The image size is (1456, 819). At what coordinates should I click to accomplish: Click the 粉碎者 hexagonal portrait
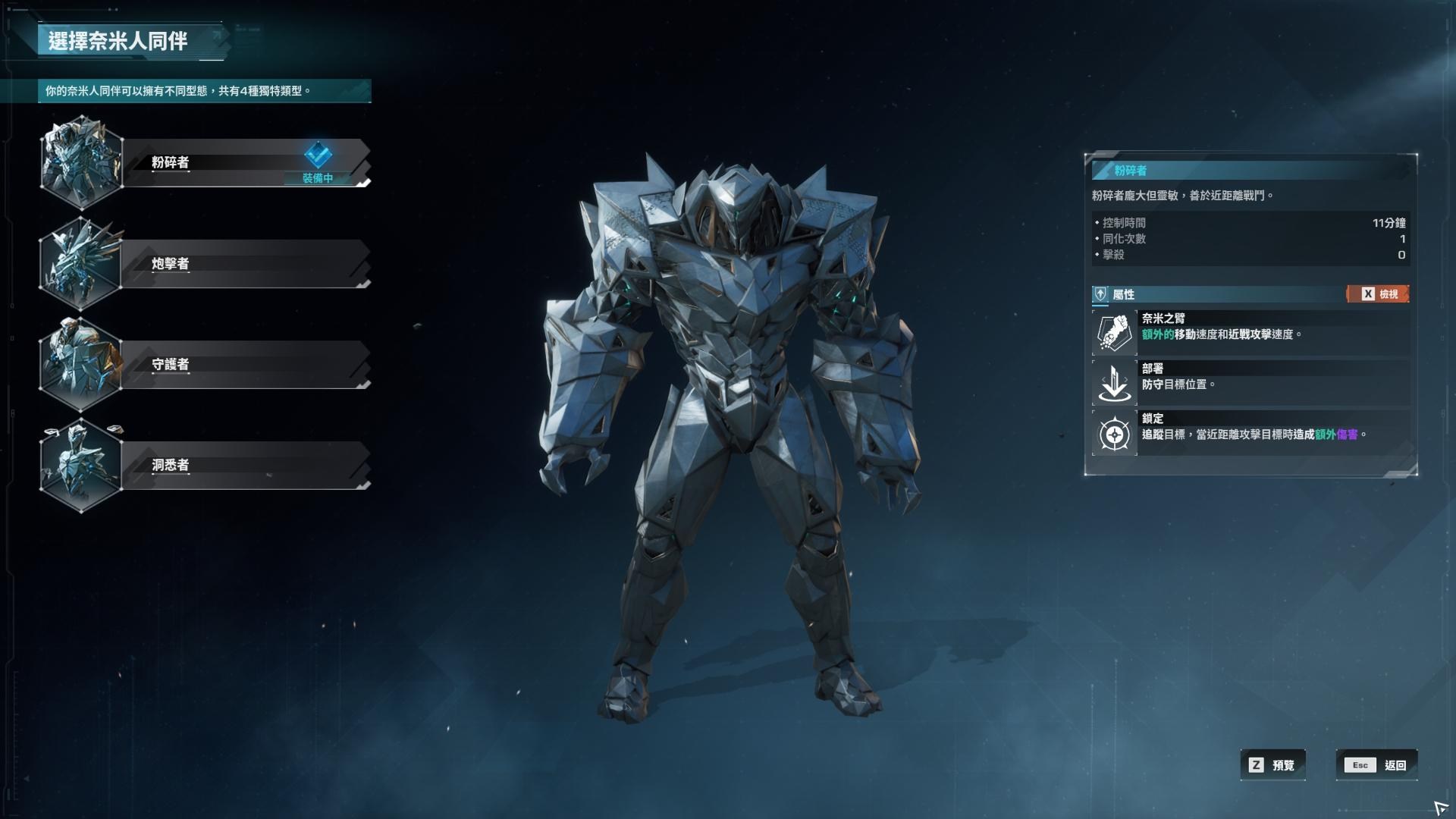(x=81, y=162)
